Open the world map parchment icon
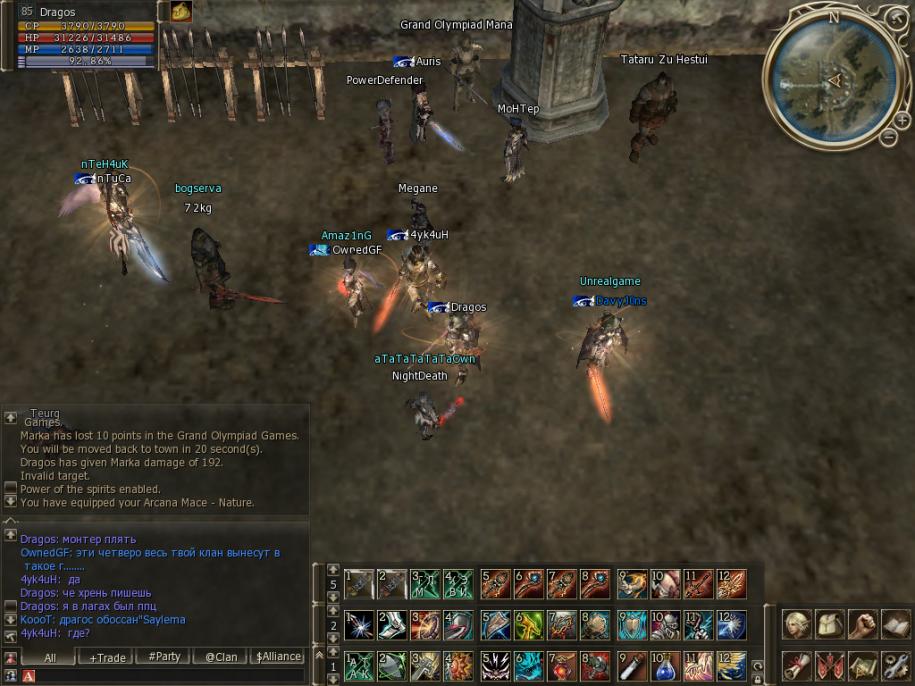915x686 pixels. pos(863,664)
